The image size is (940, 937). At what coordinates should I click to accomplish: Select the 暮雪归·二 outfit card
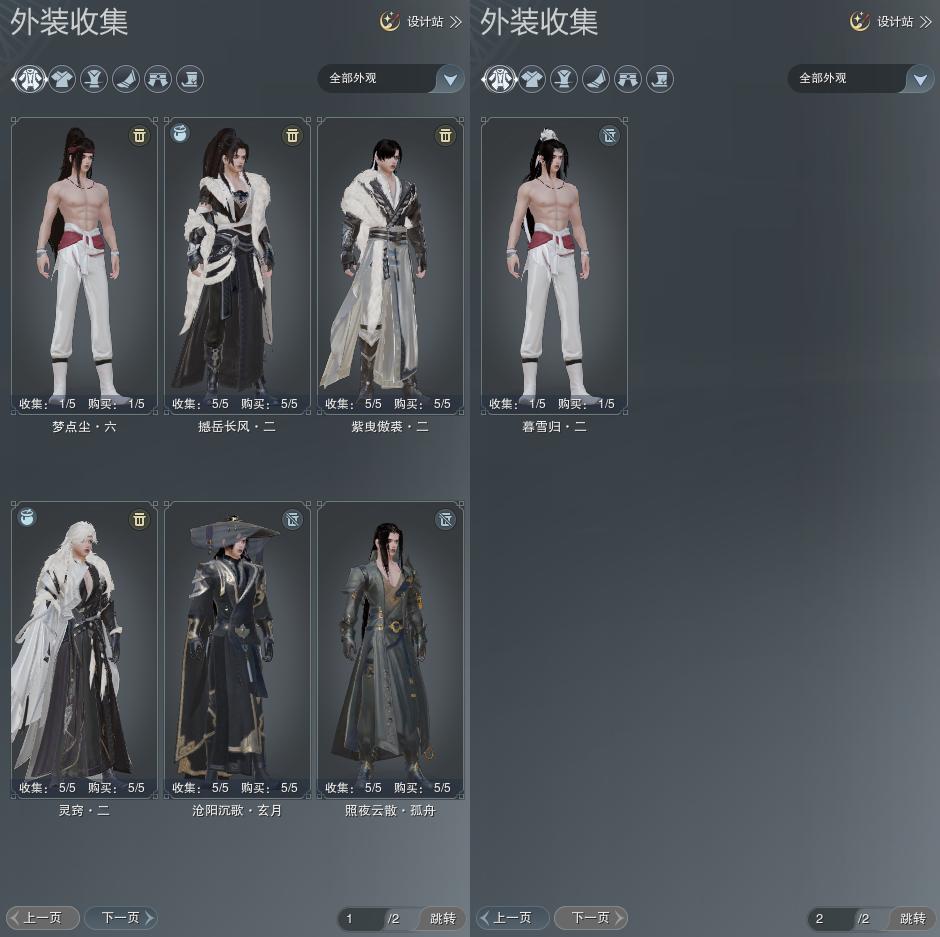[554, 265]
